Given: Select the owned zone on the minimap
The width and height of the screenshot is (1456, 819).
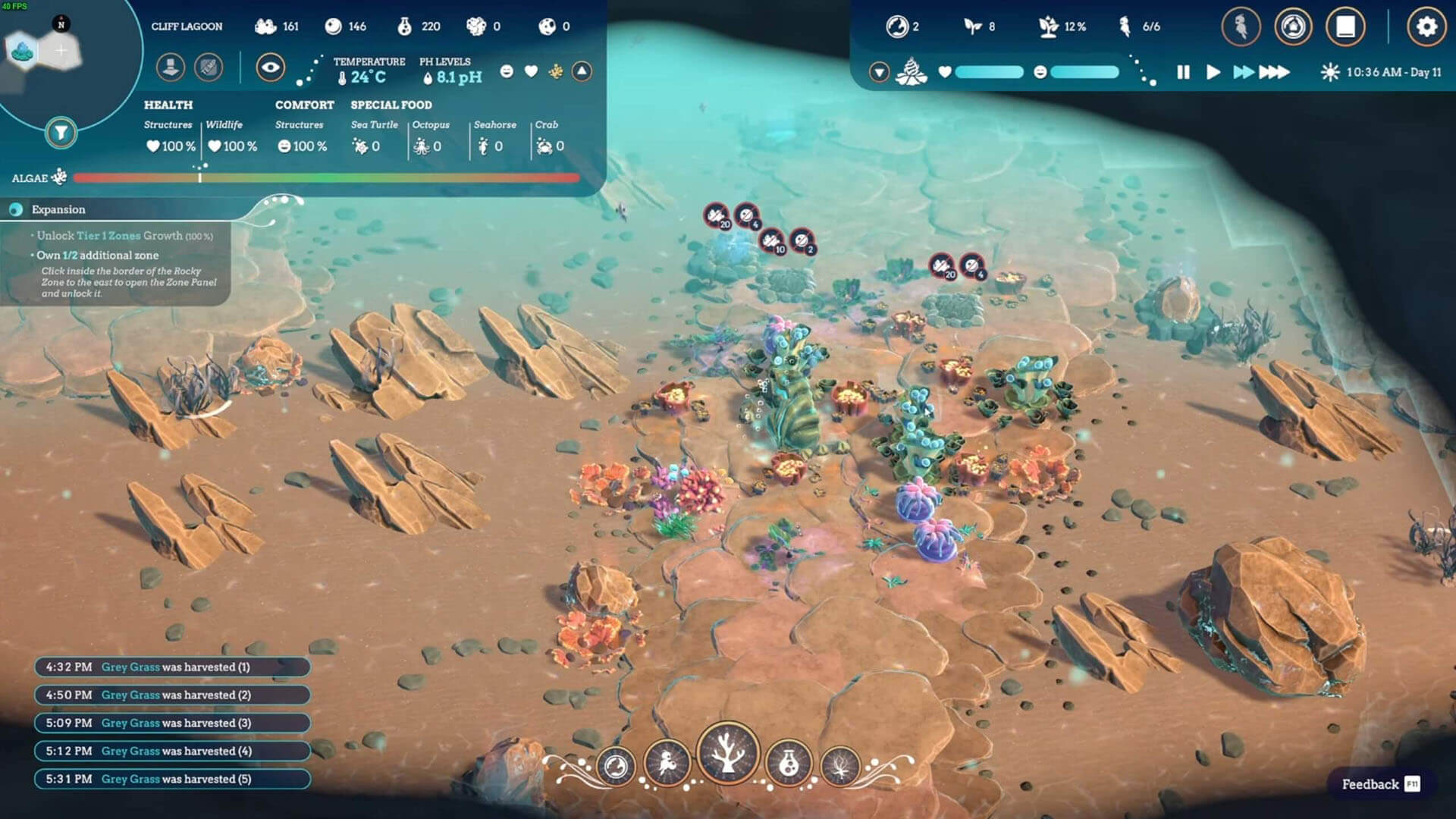Looking at the screenshot, I should pos(23,52).
